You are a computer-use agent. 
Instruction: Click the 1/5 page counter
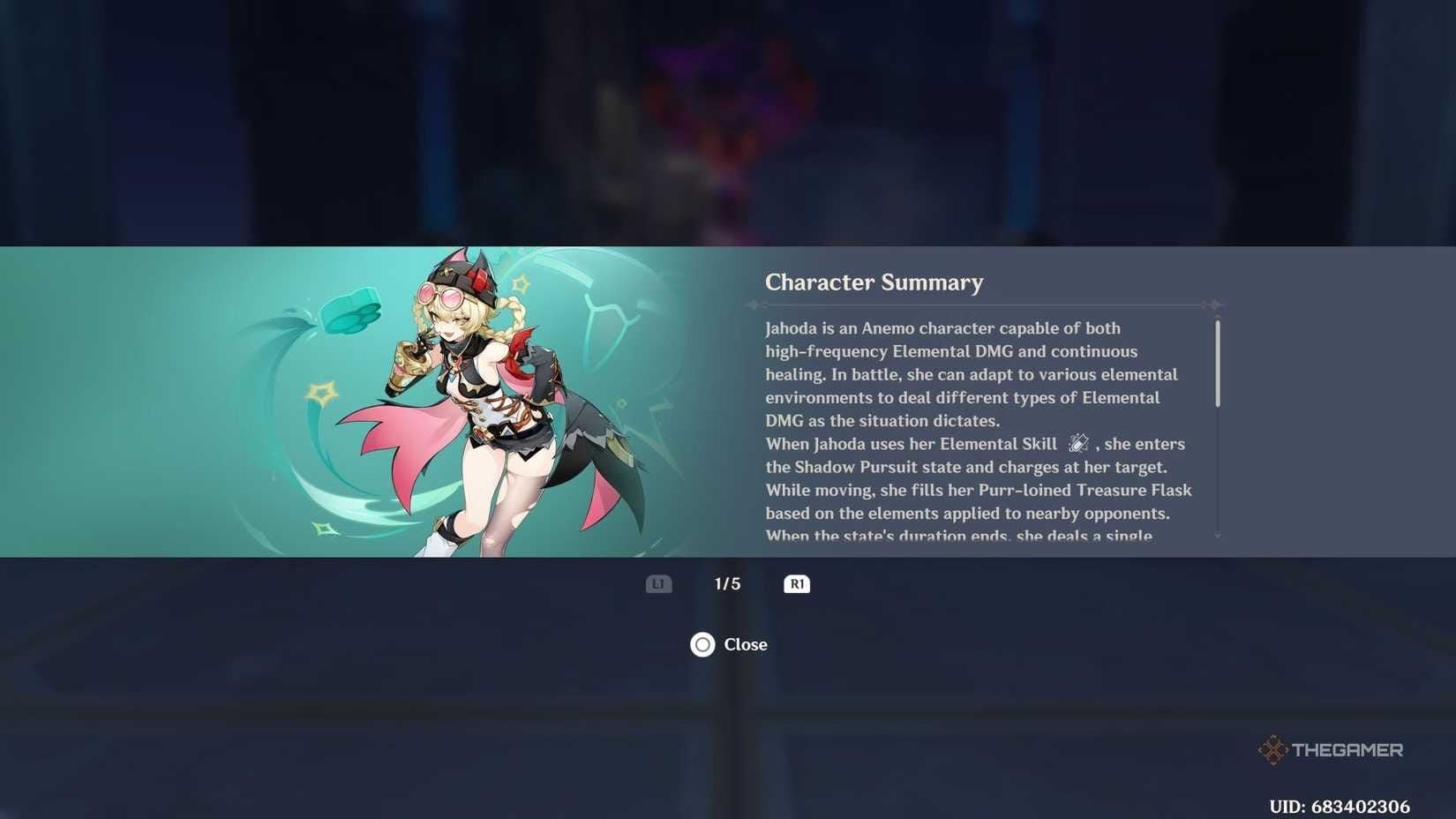pos(727,582)
